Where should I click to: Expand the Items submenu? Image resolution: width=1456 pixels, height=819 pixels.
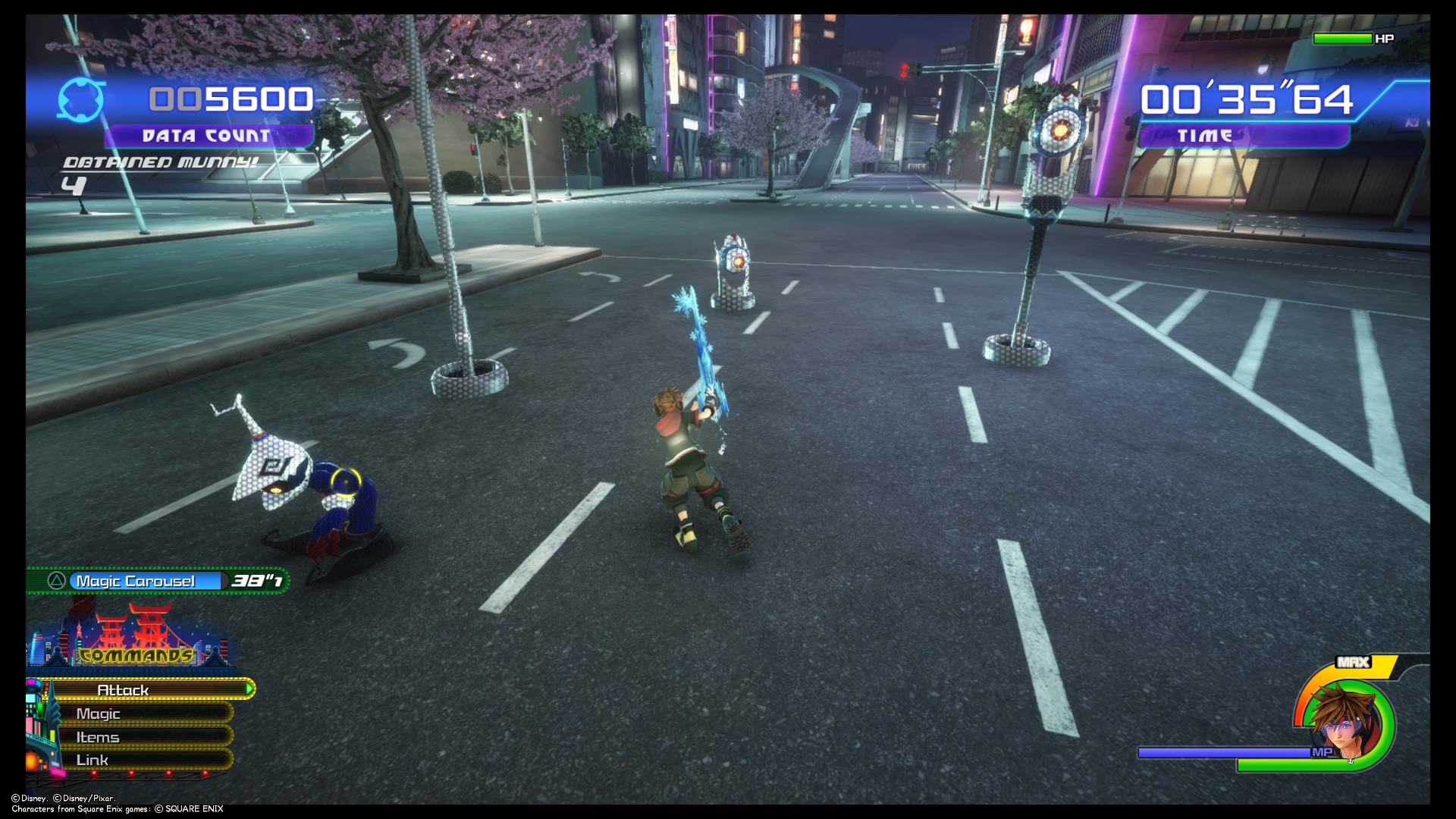click(x=97, y=736)
